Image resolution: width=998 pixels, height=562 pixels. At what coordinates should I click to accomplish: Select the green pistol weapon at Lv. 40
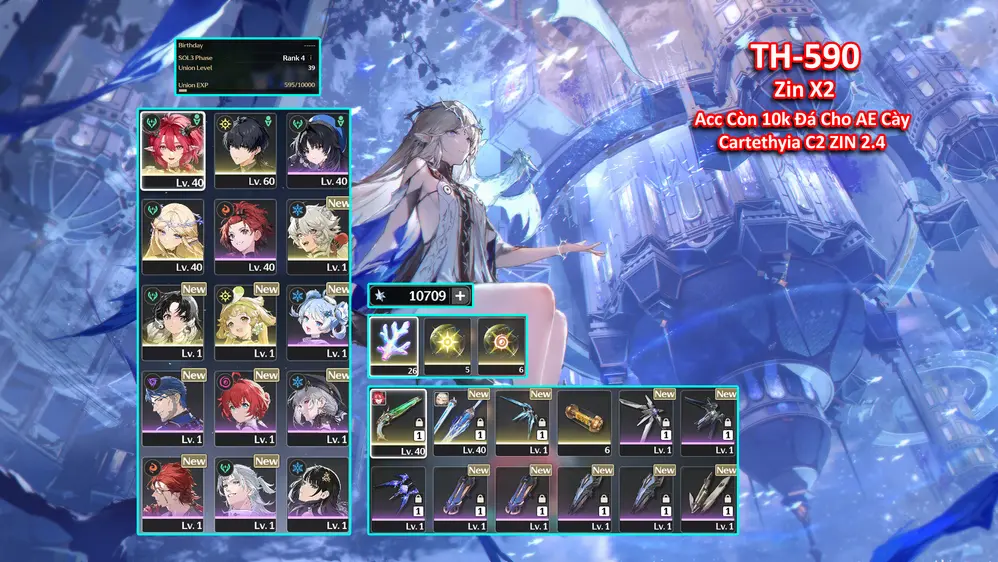(398, 422)
